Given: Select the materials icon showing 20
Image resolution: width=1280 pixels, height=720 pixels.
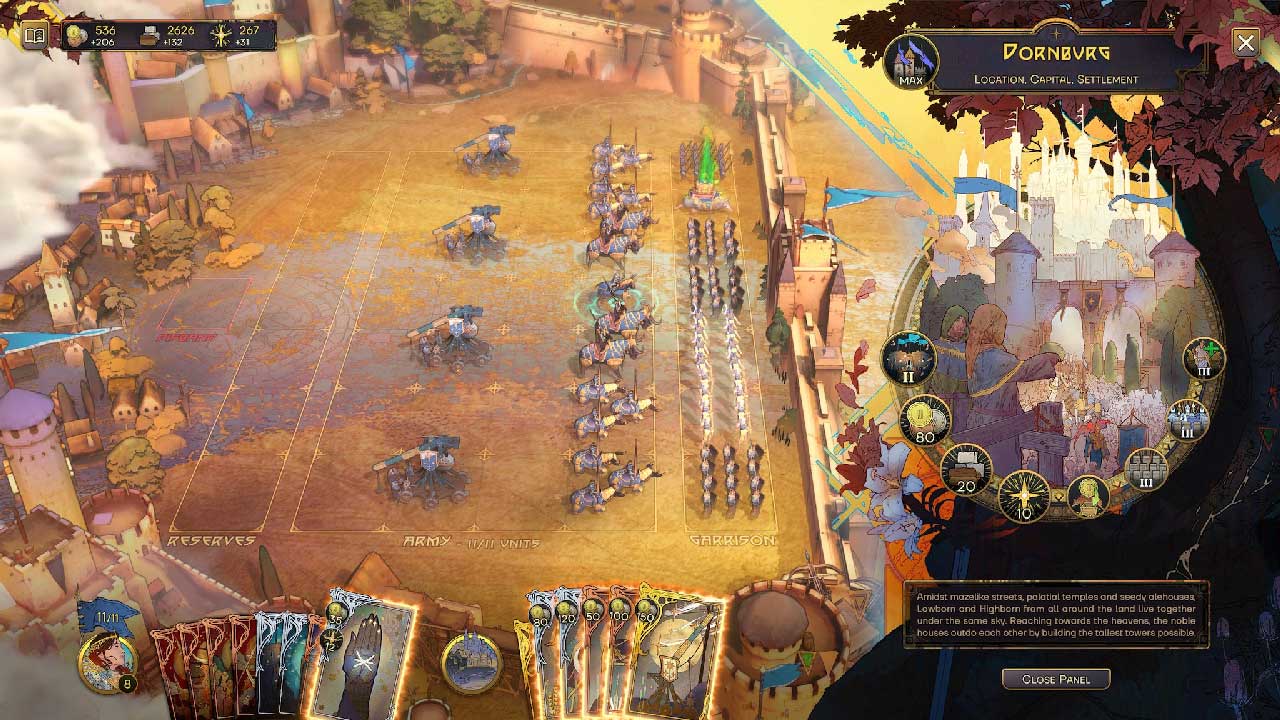Looking at the screenshot, I should pos(966,469).
